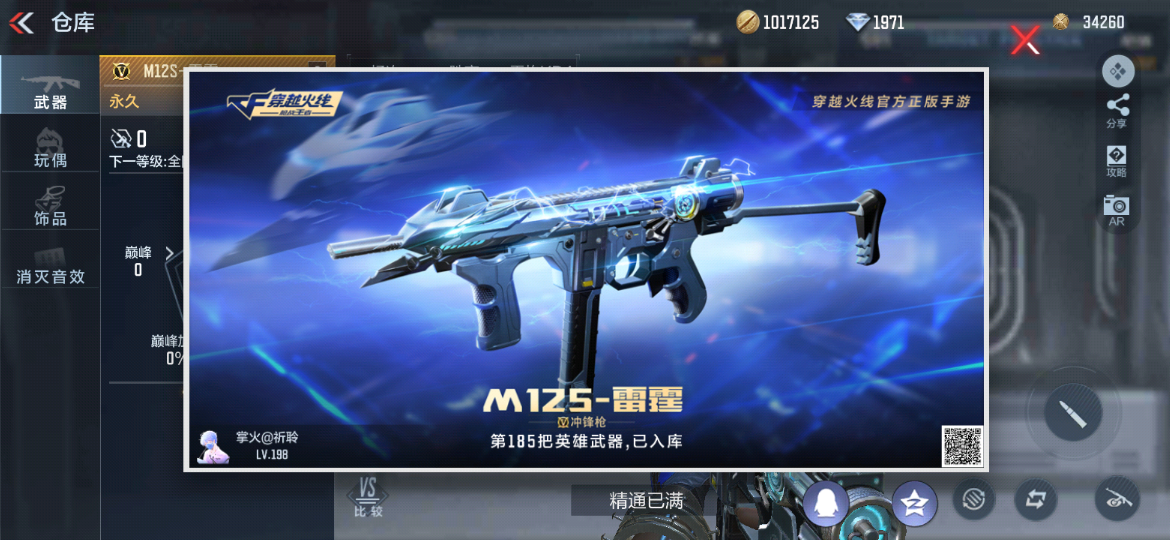Toggle the weapon hide eye icon
This screenshot has width=1170, height=540.
tap(1117, 498)
